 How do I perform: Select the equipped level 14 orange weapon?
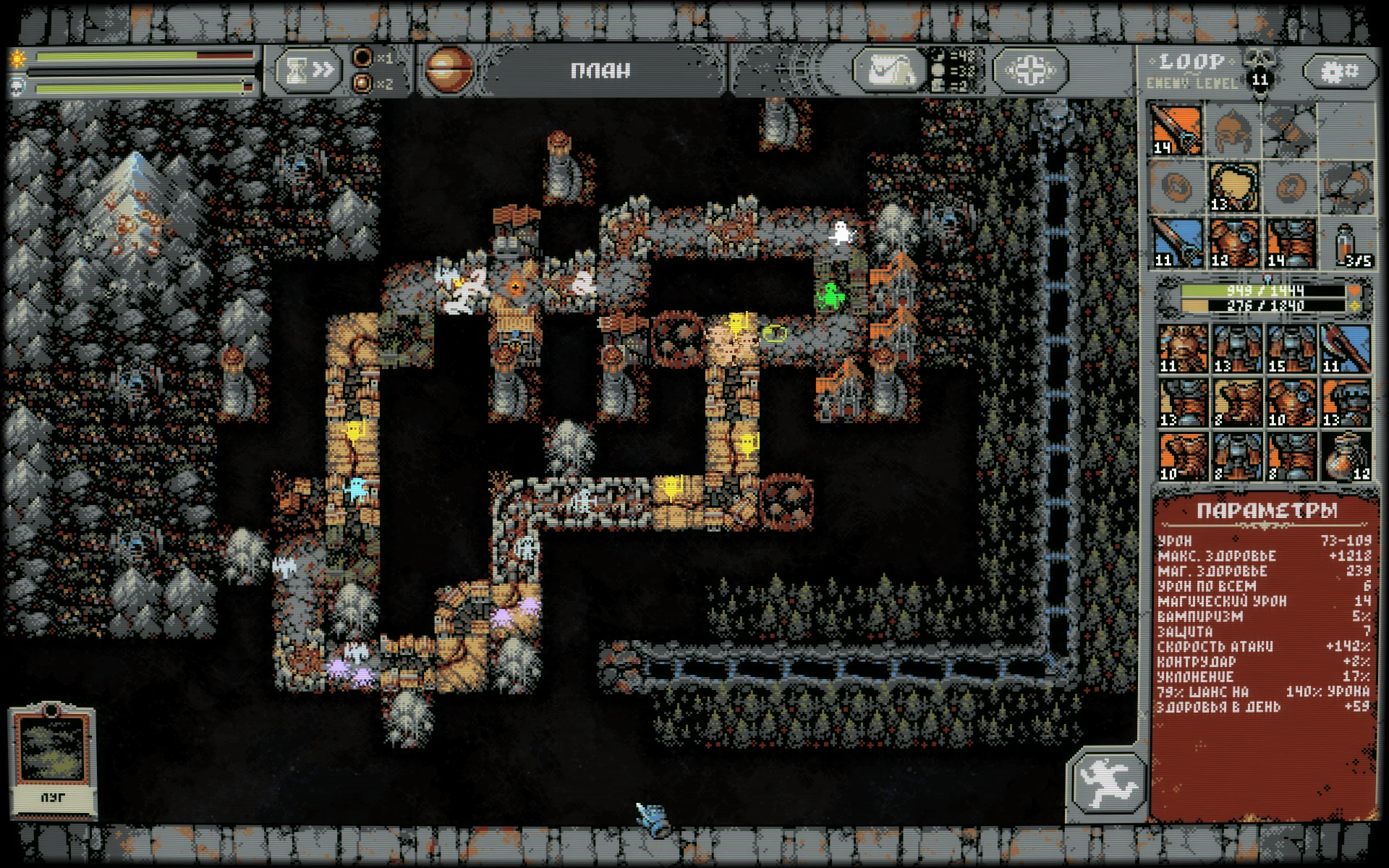point(1176,130)
